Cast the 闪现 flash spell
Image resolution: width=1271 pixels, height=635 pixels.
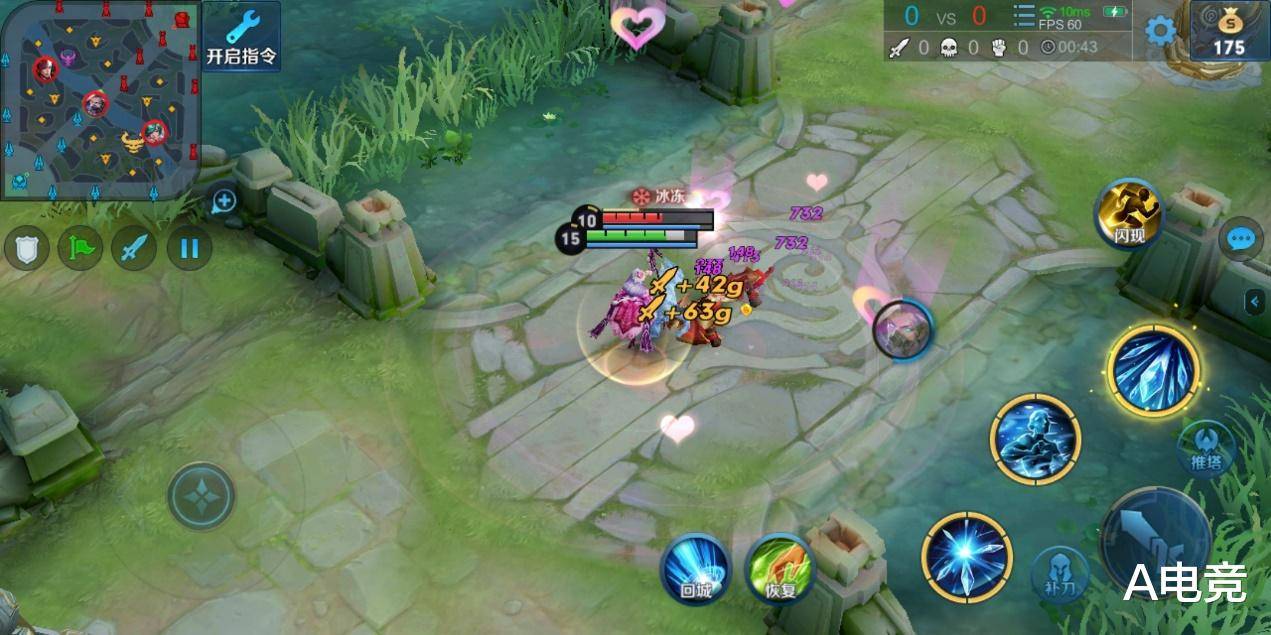coord(1128,213)
